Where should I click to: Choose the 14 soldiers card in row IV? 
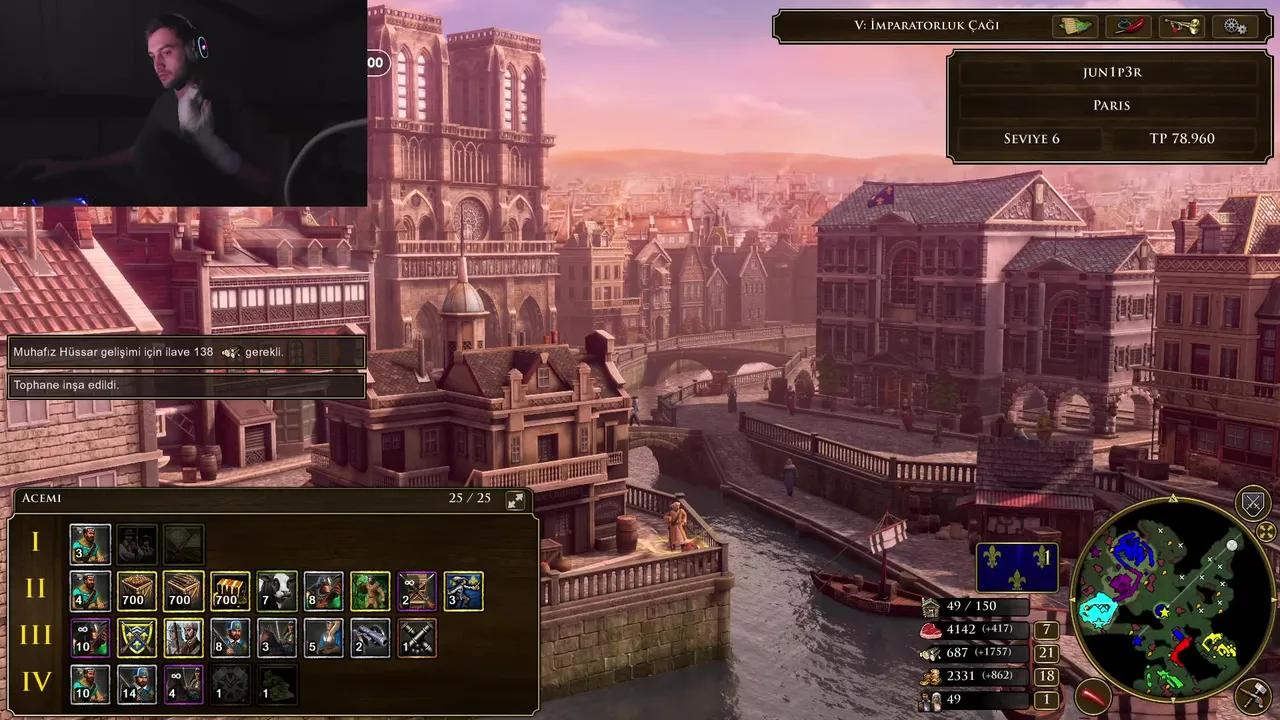pos(137,685)
